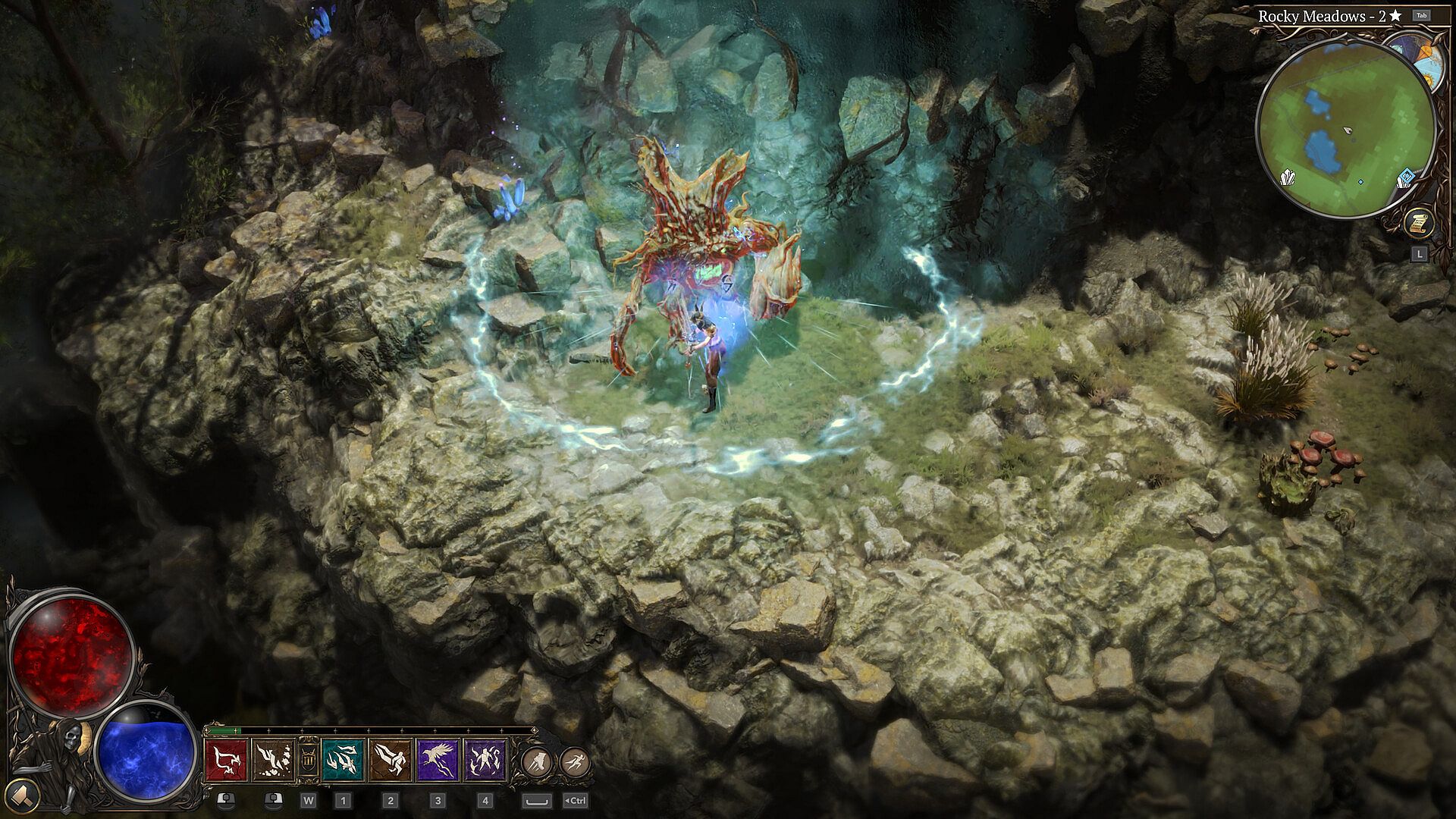Activate the purple swirling figure skill
The width and height of the screenshot is (1456, 819).
[485, 760]
